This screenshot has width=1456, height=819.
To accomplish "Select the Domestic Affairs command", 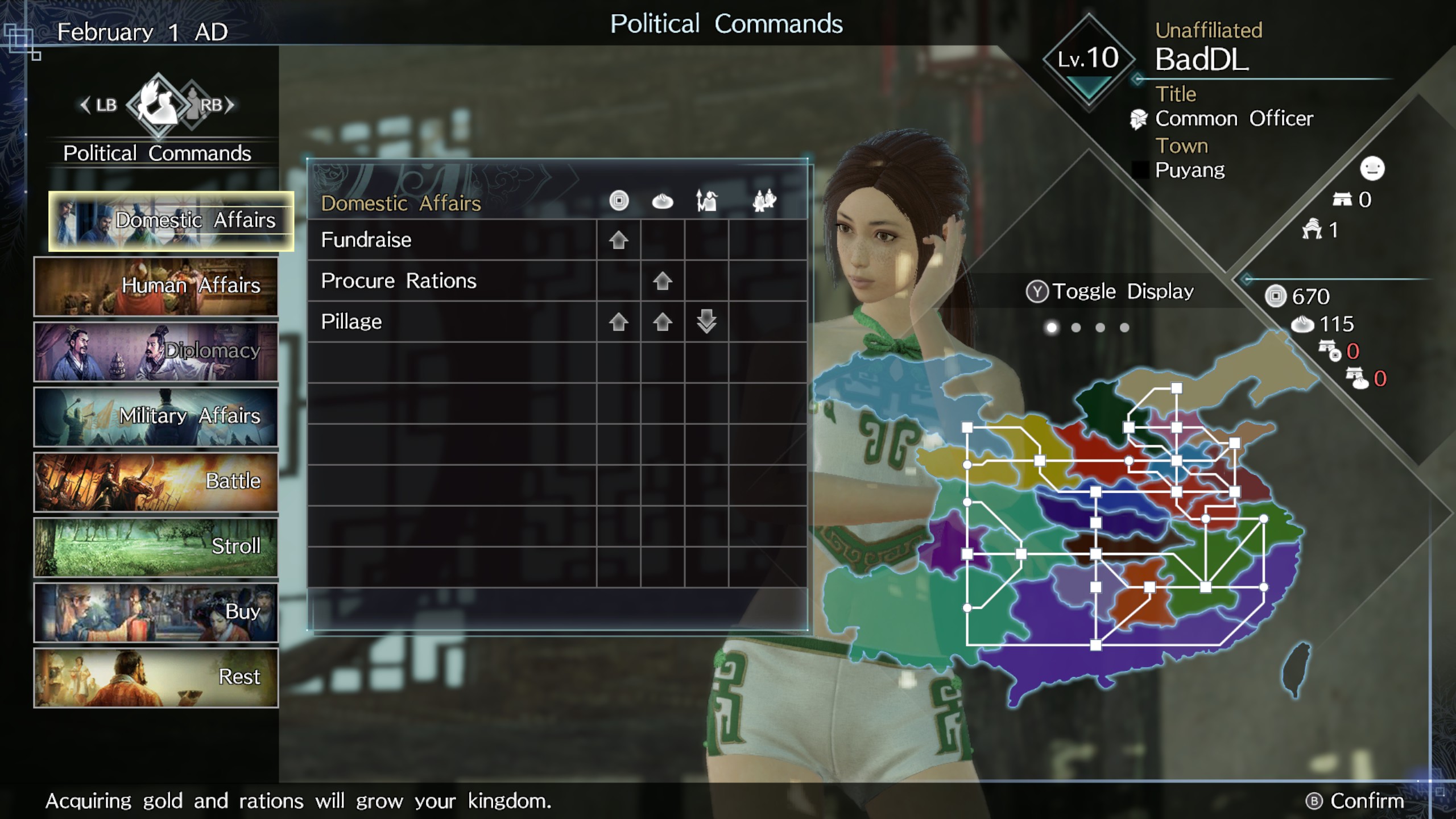I will (171, 221).
